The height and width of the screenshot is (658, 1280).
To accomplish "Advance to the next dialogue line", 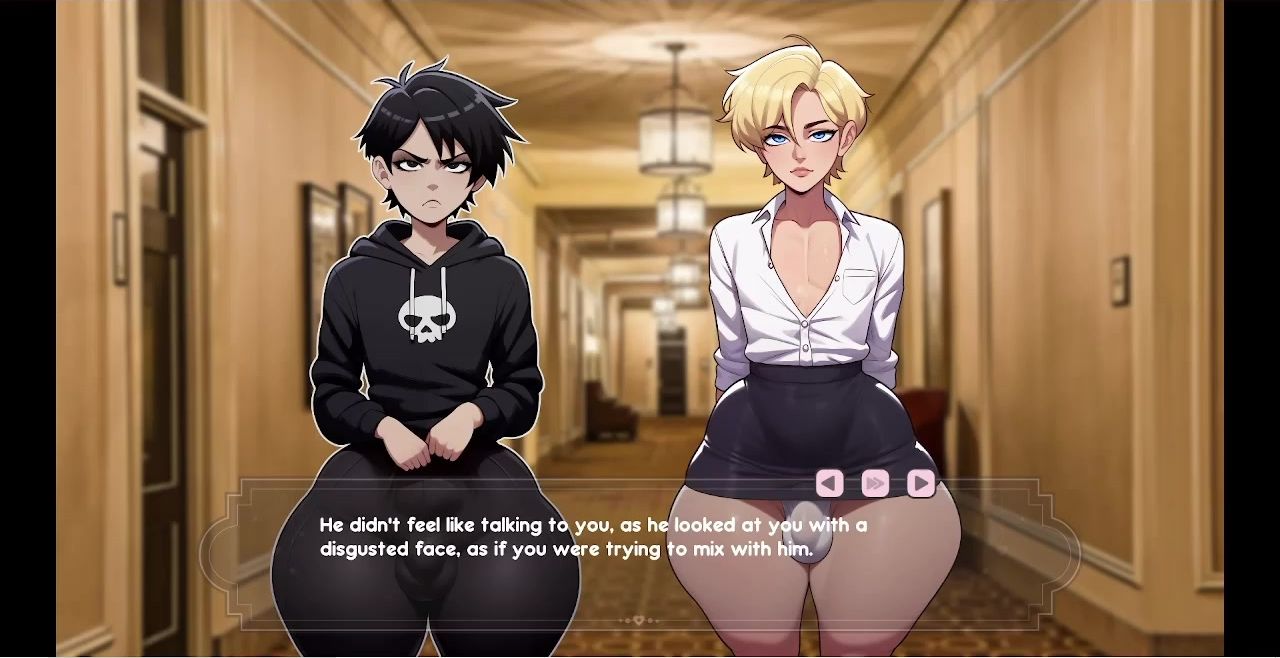I will [920, 484].
